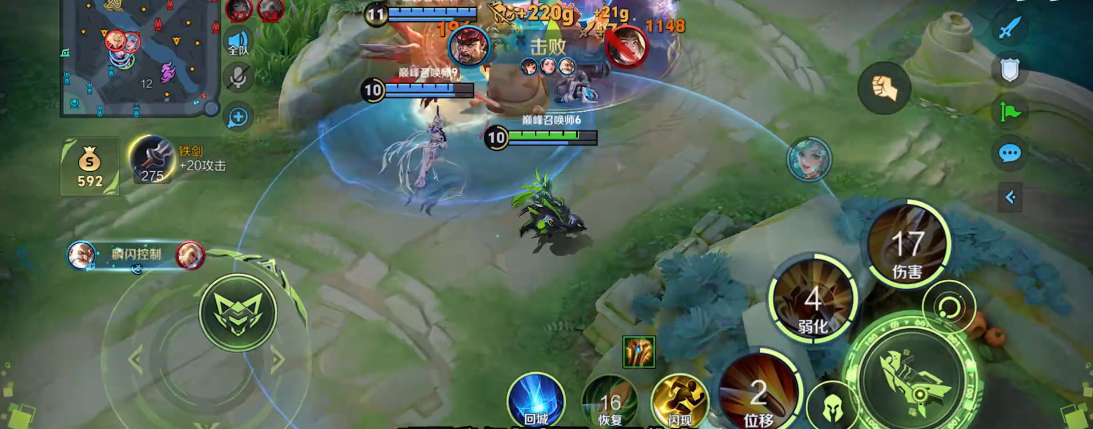Open the blue chat bubble
Viewport: 1093px width, 429px height.
[x=1010, y=153]
